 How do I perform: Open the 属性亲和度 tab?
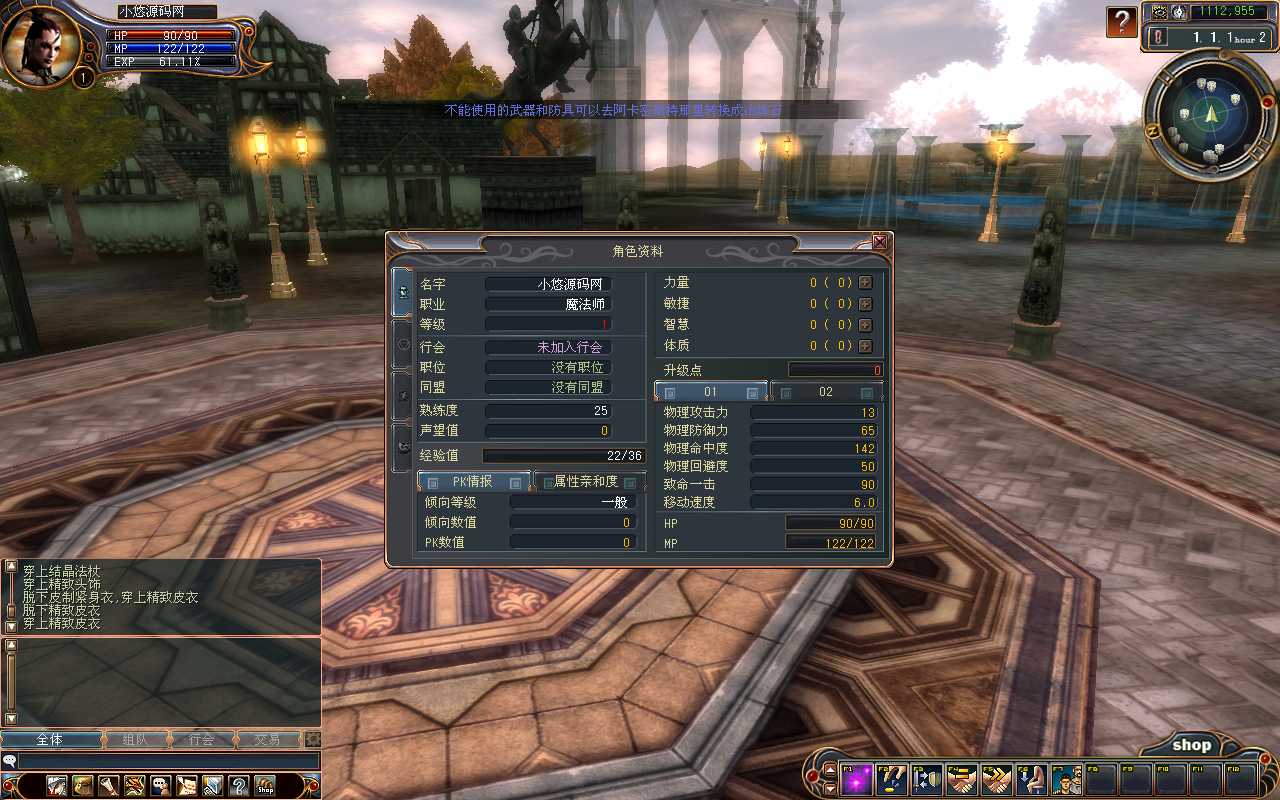[x=590, y=482]
